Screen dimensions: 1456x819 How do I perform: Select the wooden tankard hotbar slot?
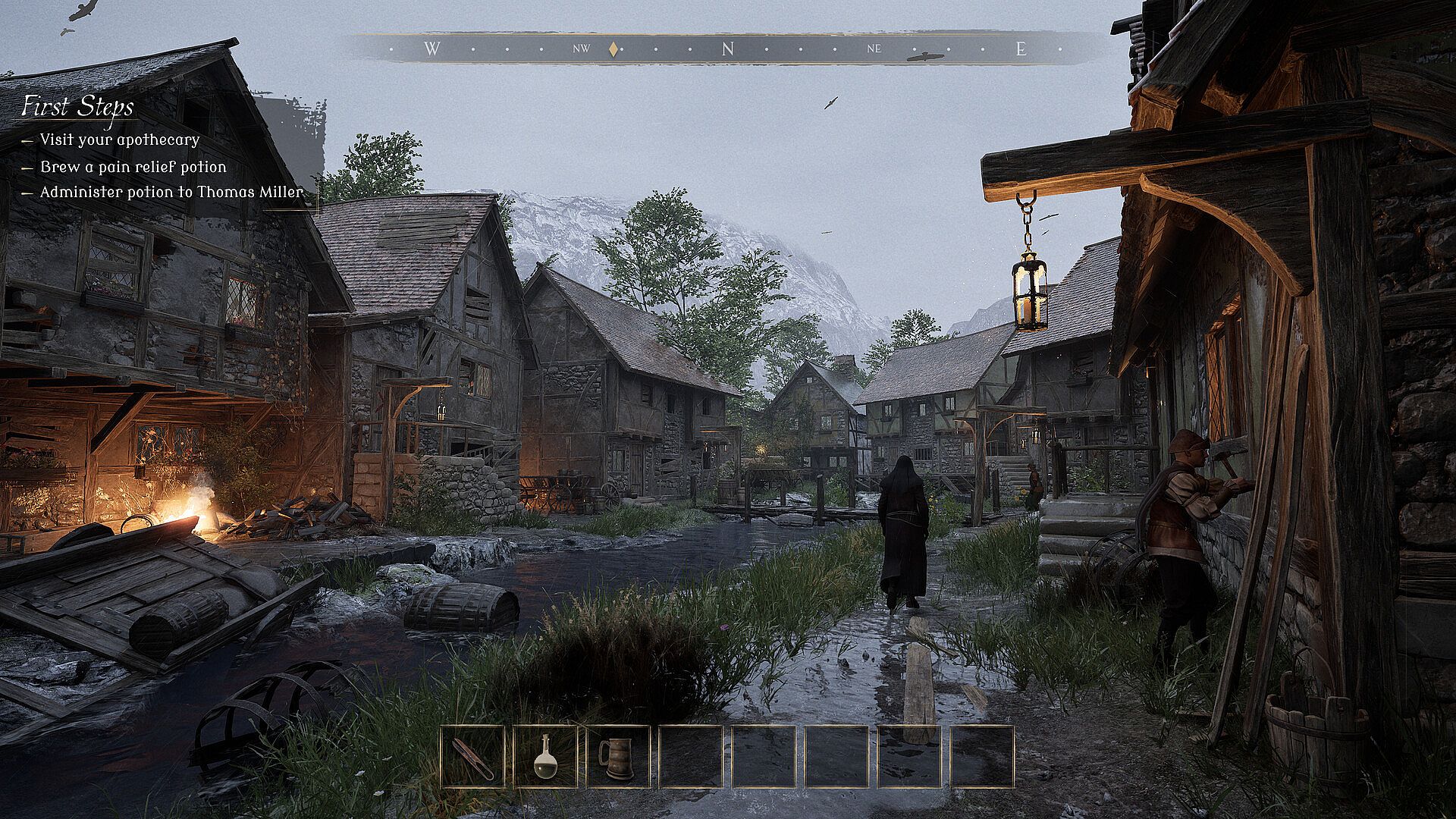pos(618,757)
